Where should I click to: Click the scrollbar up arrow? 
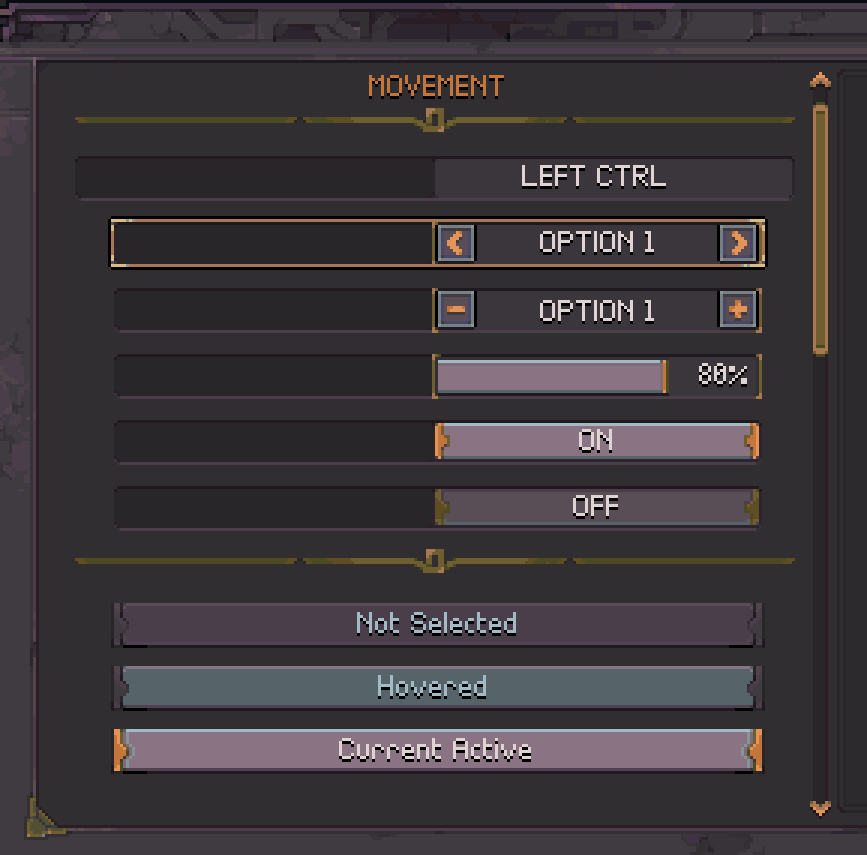click(x=820, y=80)
